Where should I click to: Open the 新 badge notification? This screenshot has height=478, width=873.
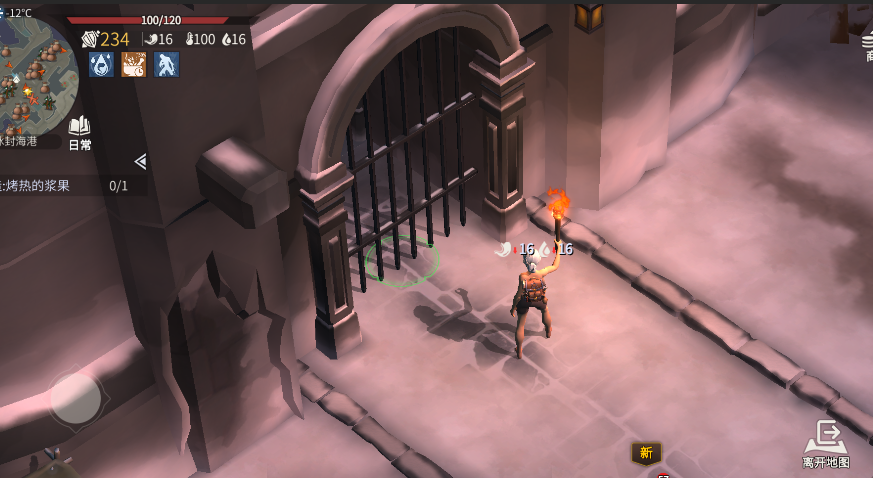coord(646,453)
